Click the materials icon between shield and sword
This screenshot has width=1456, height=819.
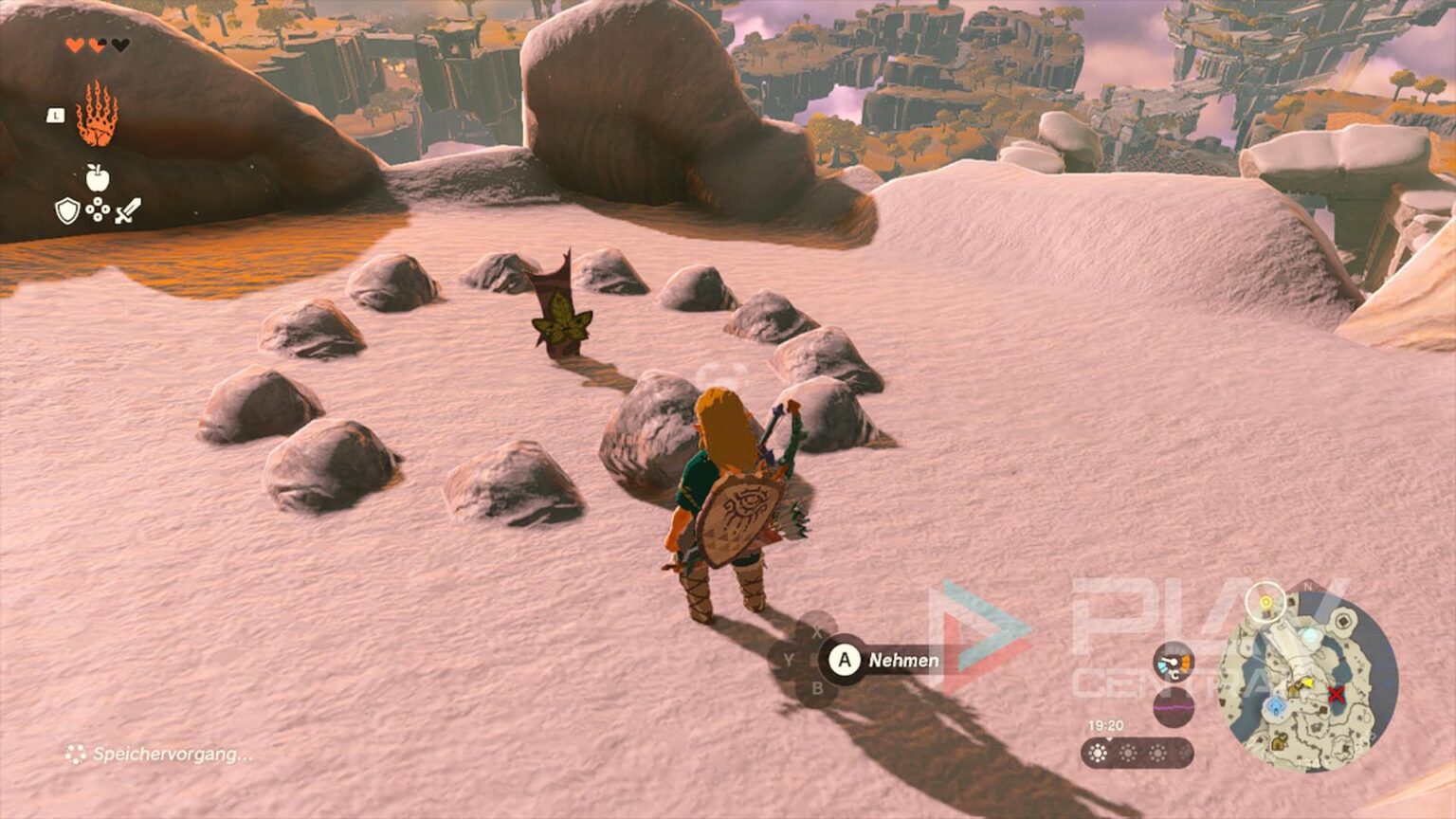[x=97, y=209]
